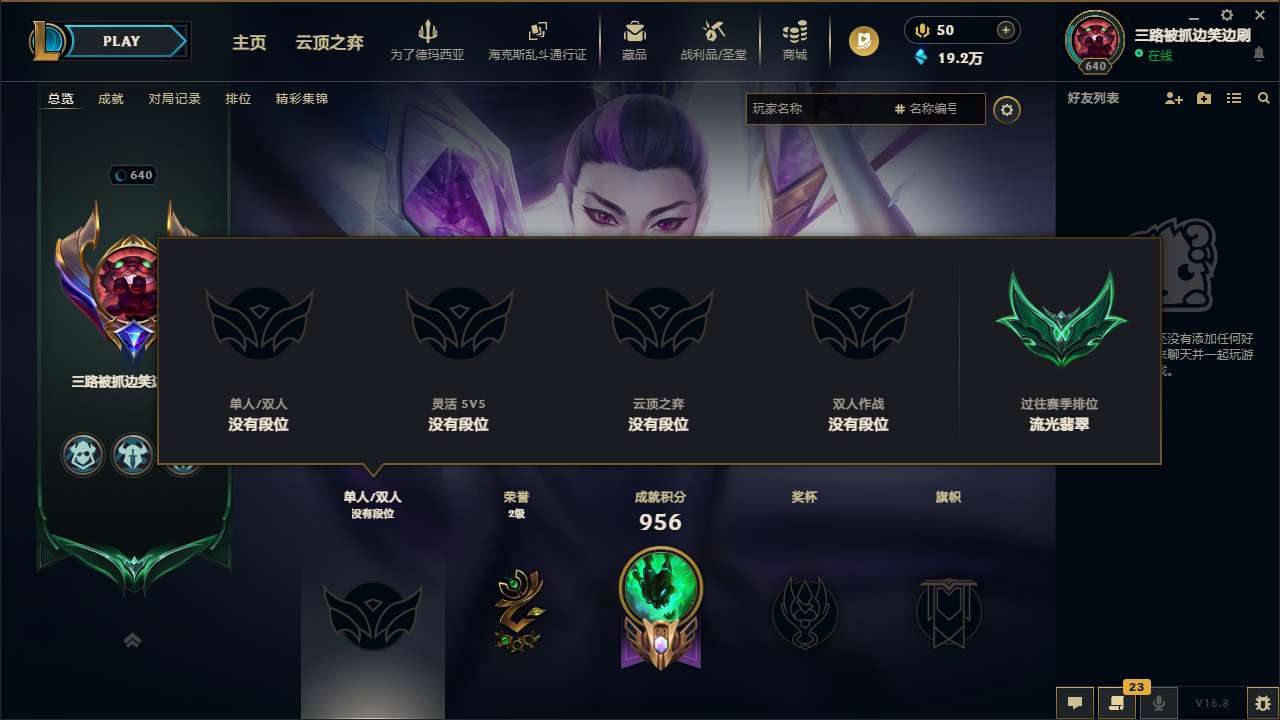Switch to the 对局记录 match history tab

(174, 98)
